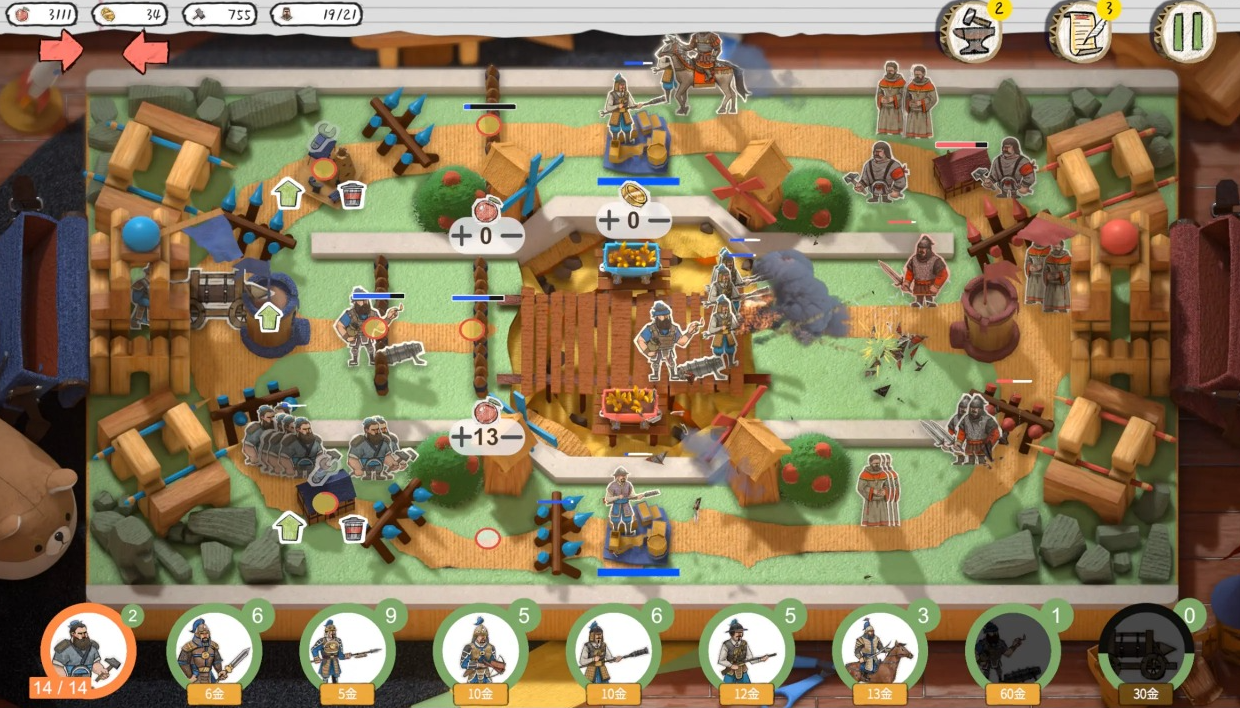Add a worker to the apple stepper showing 13
The image size is (1240, 708).
(x=461, y=437)
